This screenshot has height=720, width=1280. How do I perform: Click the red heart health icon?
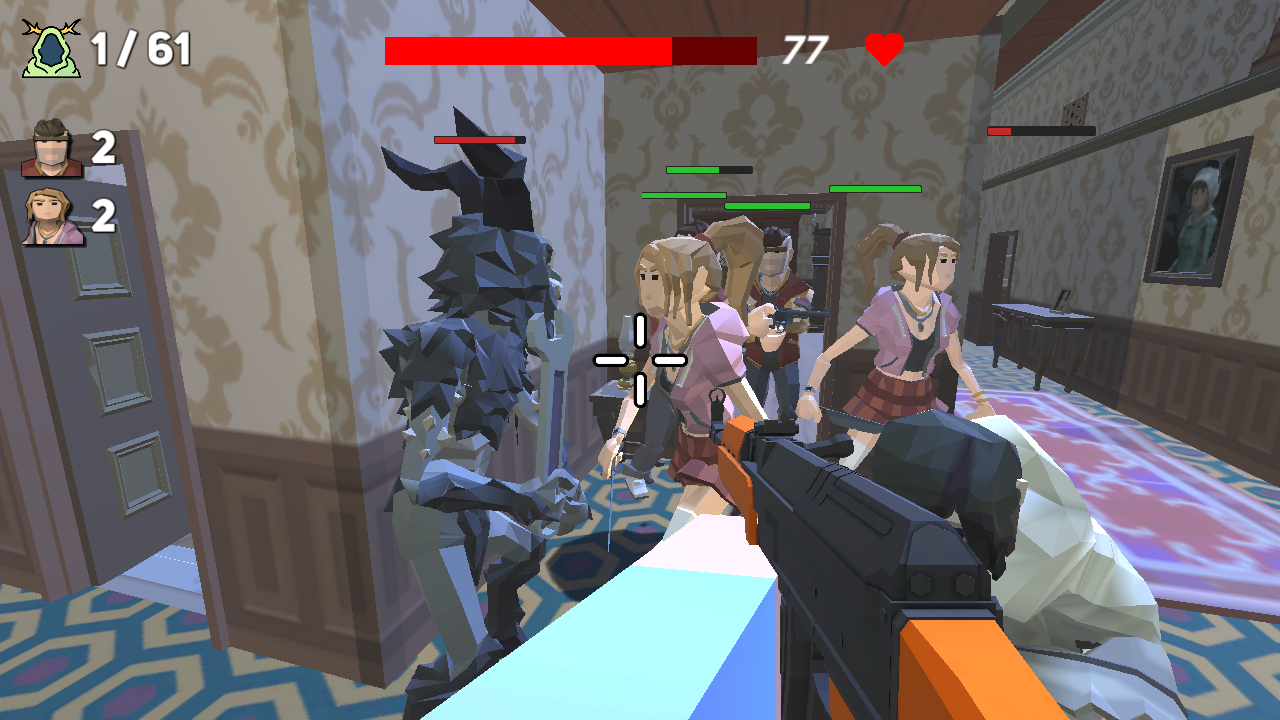(882, 46)
